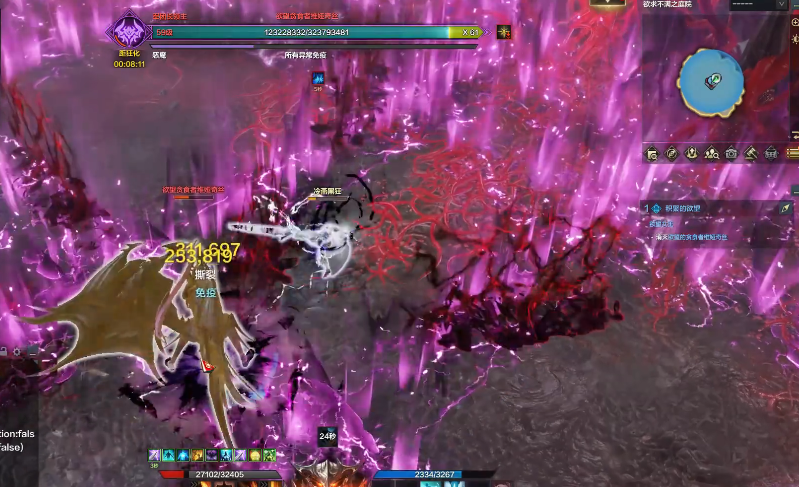This screenshot has width=799, height=487.
Task: Open the player search magnifier icon
Action: click(711, 153)
